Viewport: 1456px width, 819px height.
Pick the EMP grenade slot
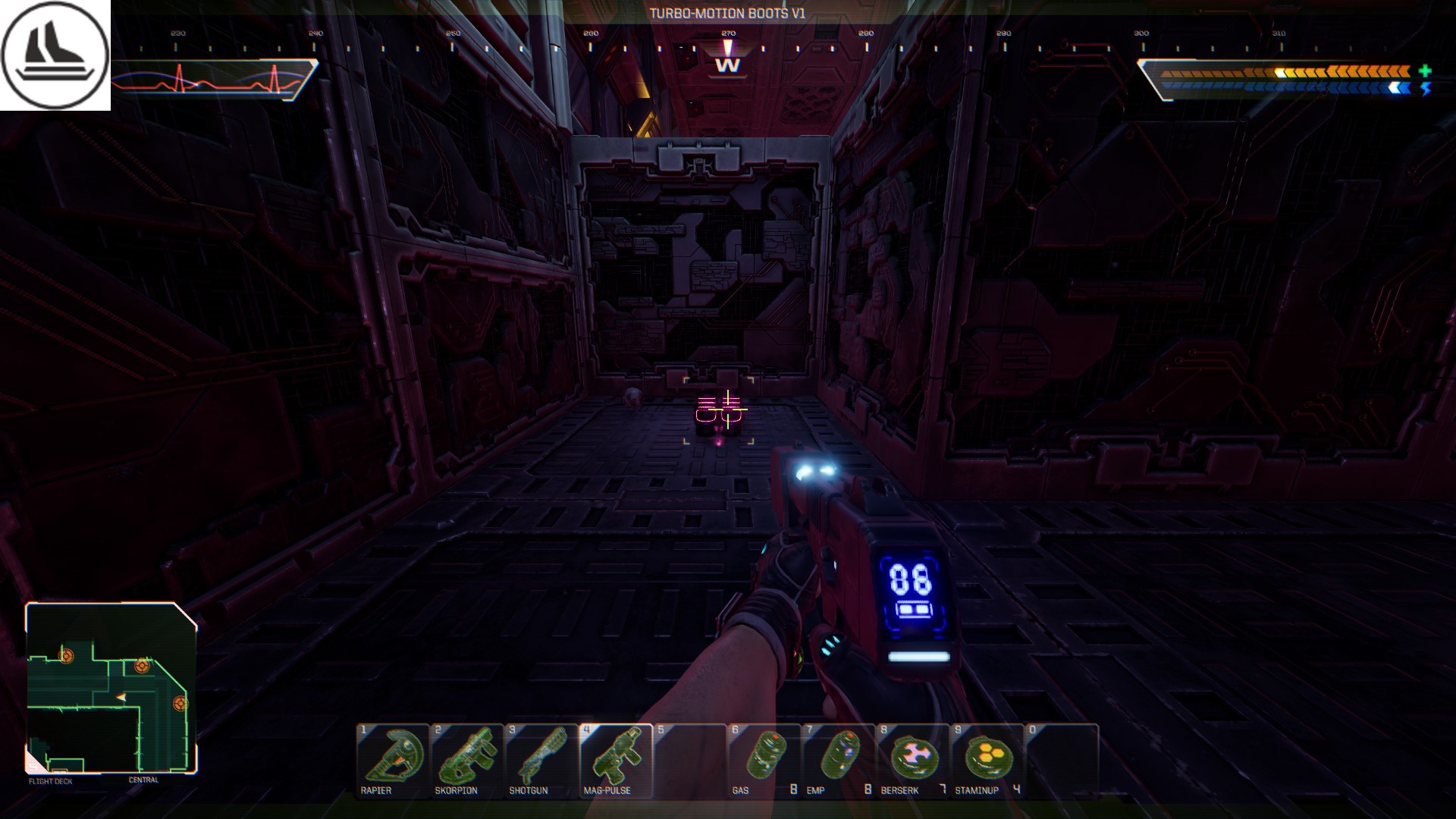click(838, 760)
